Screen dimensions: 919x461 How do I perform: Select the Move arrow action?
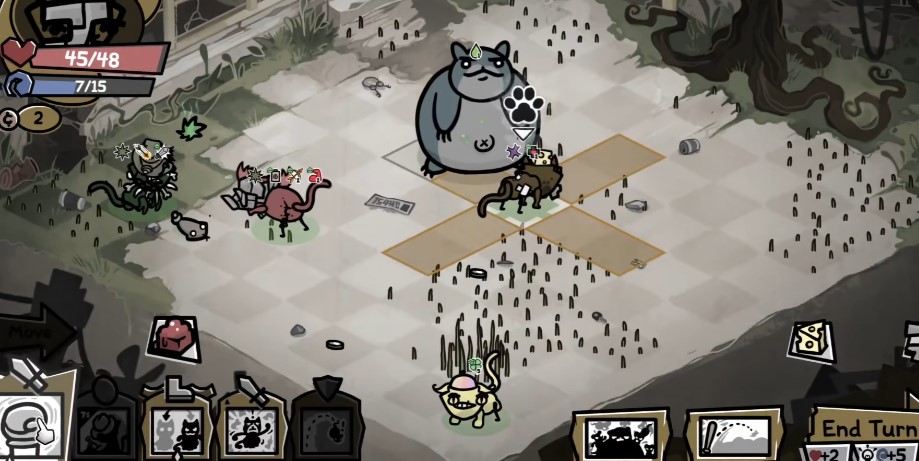[35, 331]
